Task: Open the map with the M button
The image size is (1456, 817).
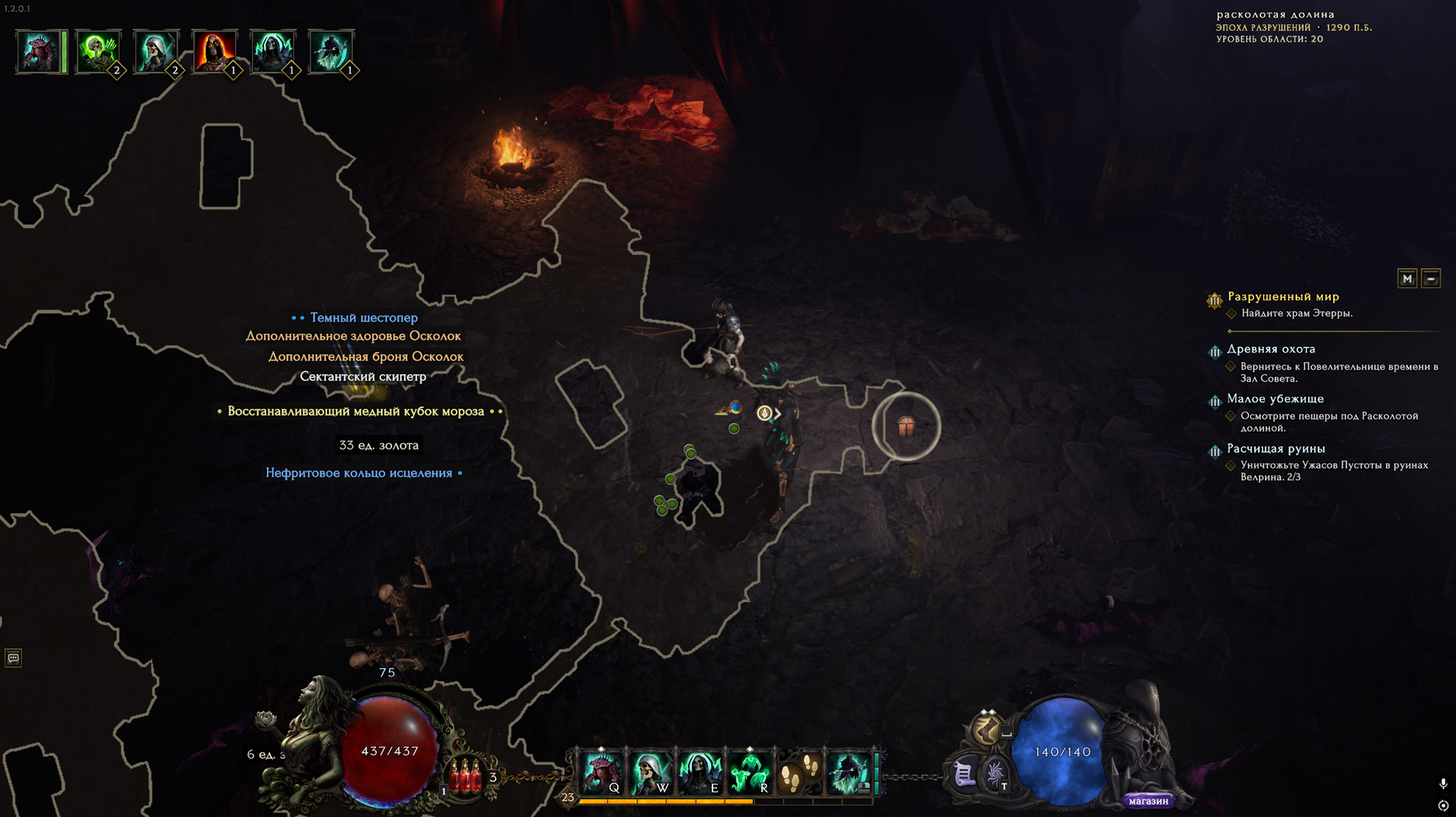Action: tap(1407, 279)
